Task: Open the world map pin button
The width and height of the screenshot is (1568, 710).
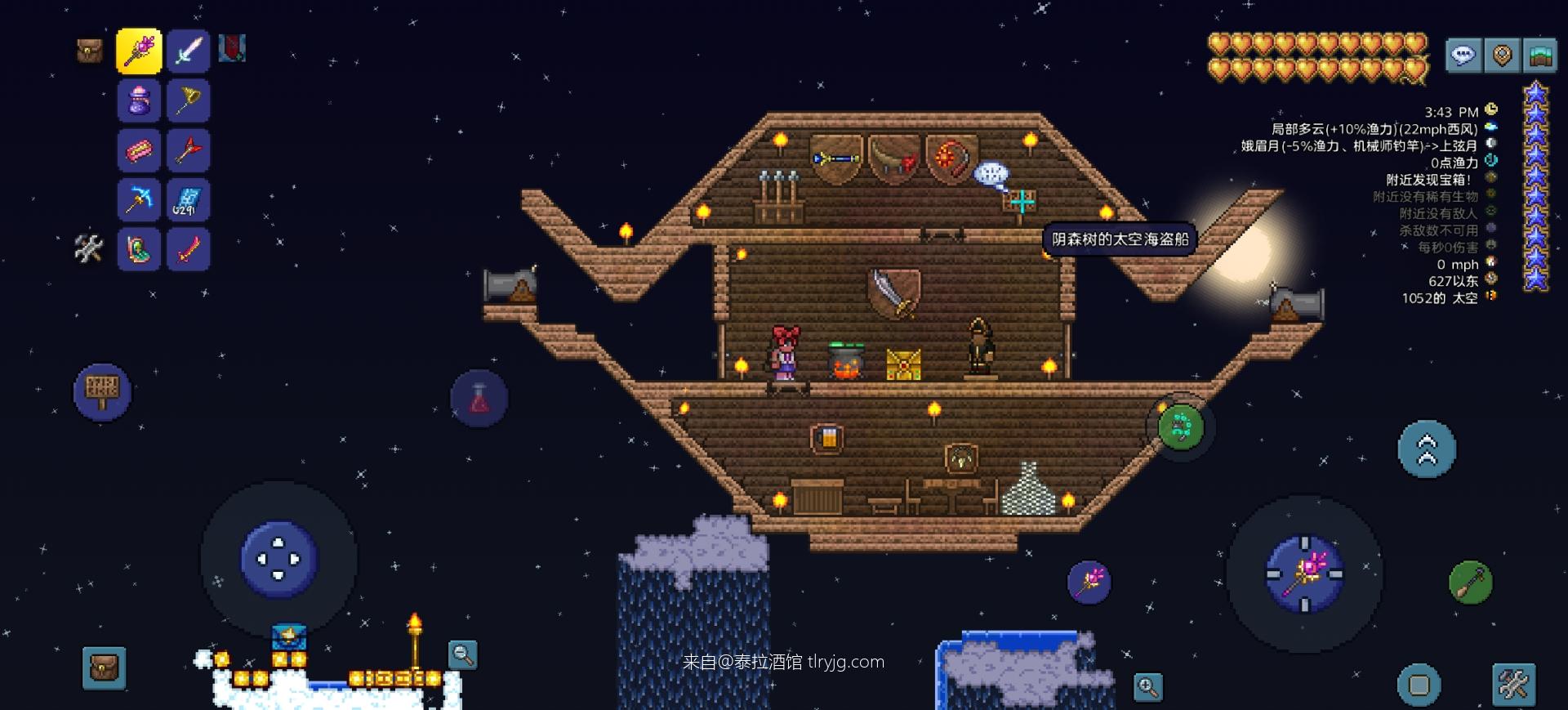Action: point(1502,56)
